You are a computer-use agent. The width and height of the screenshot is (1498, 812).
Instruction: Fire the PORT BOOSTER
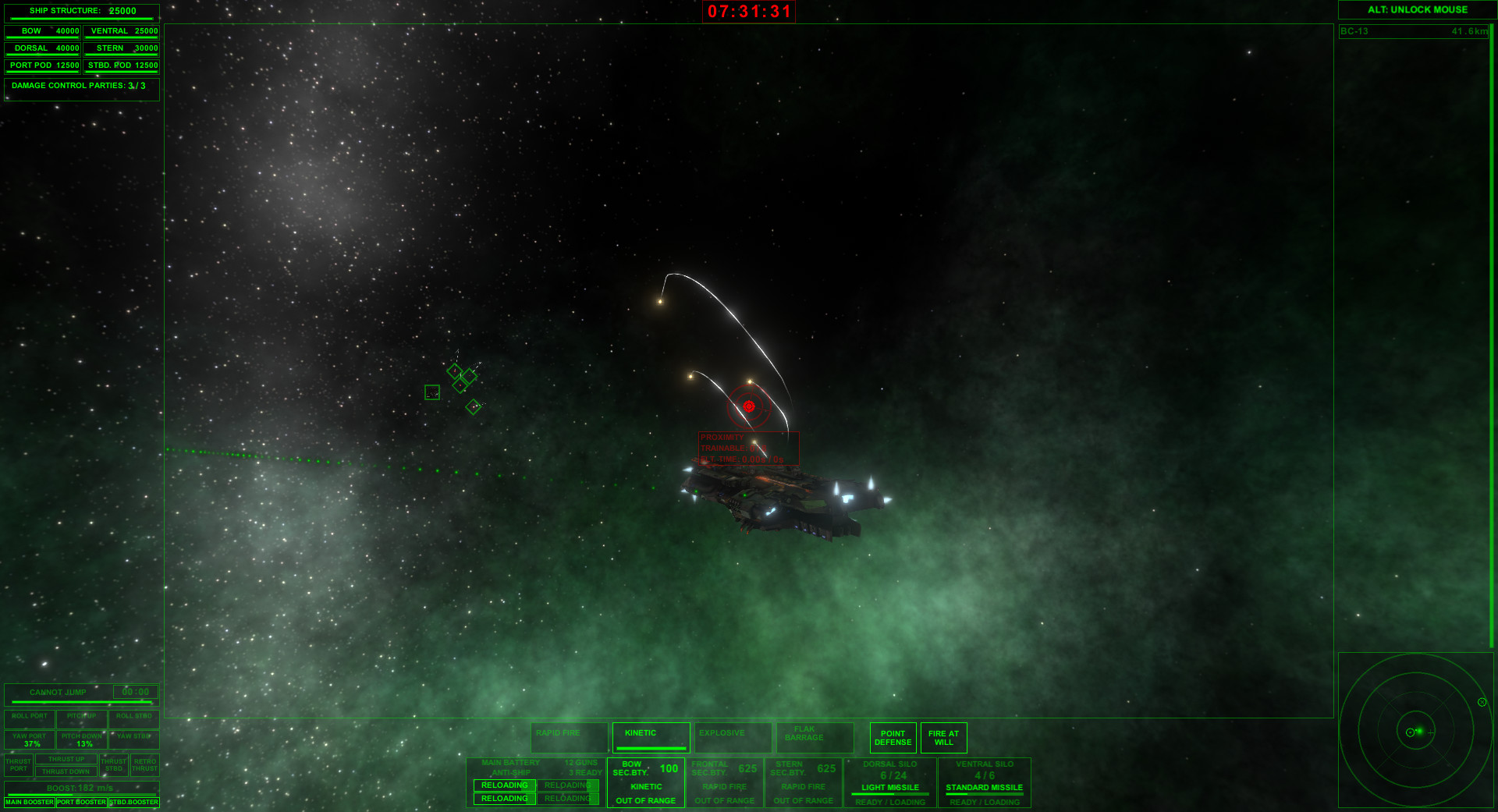(x=80, y=802)
